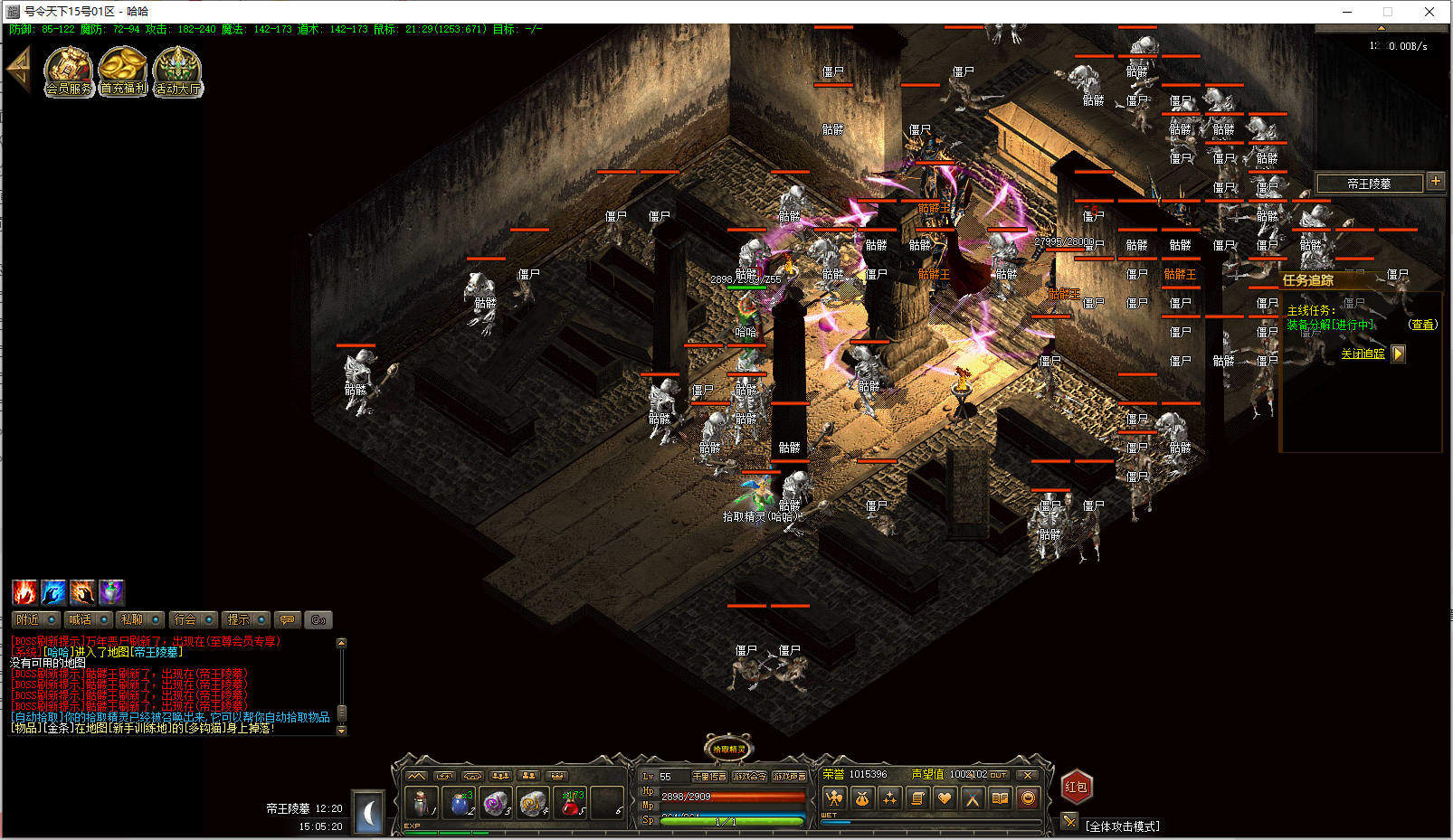Switch to the 附近 nearby chat channel
1453x840 pixels.
click(37, 619)
